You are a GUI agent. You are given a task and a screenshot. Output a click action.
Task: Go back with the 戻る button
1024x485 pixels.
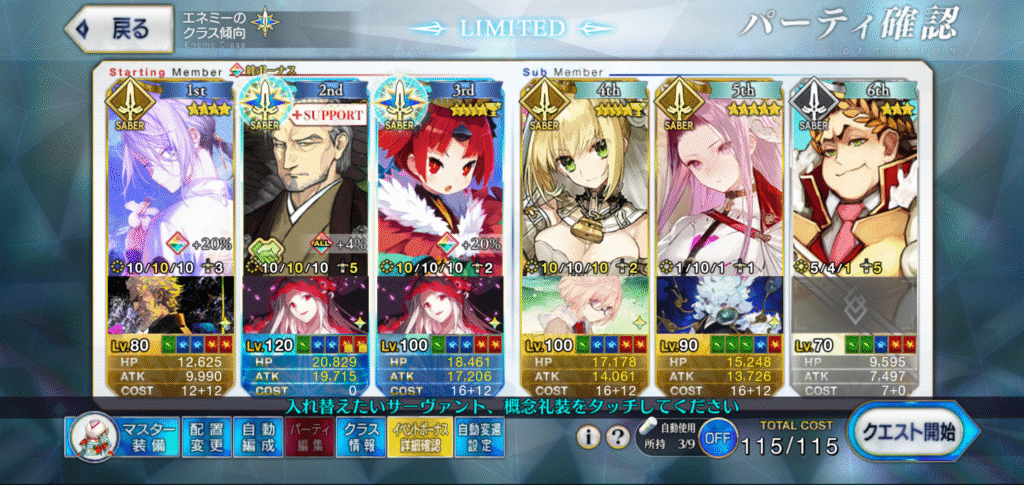point(113,29)
